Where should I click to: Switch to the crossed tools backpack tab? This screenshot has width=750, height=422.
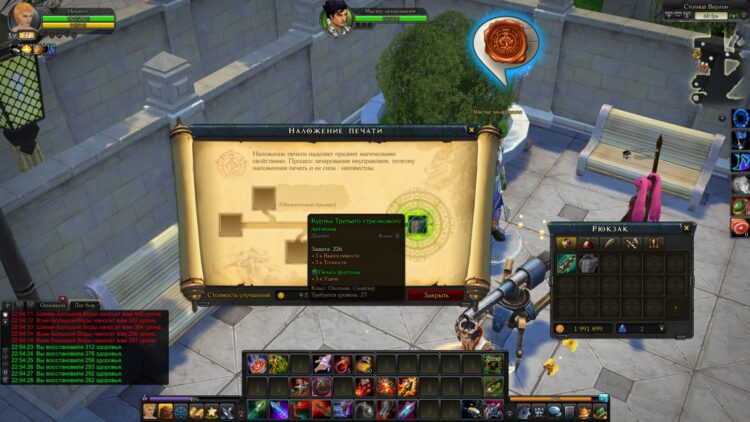tap(631, 243)
